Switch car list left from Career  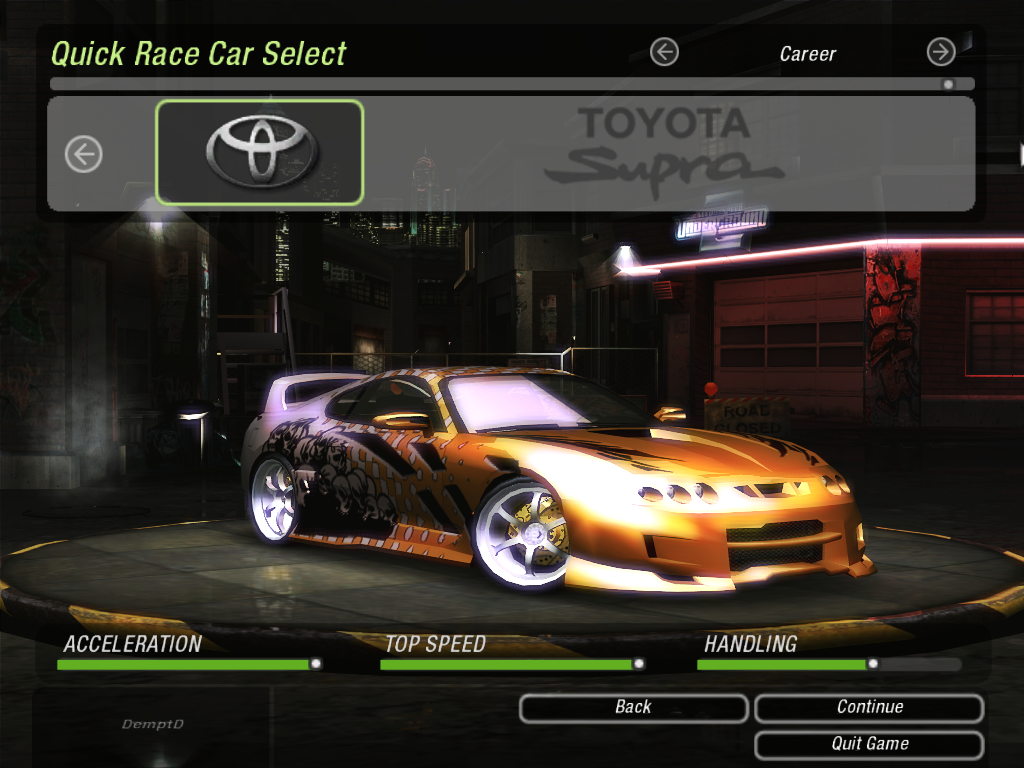664,52
